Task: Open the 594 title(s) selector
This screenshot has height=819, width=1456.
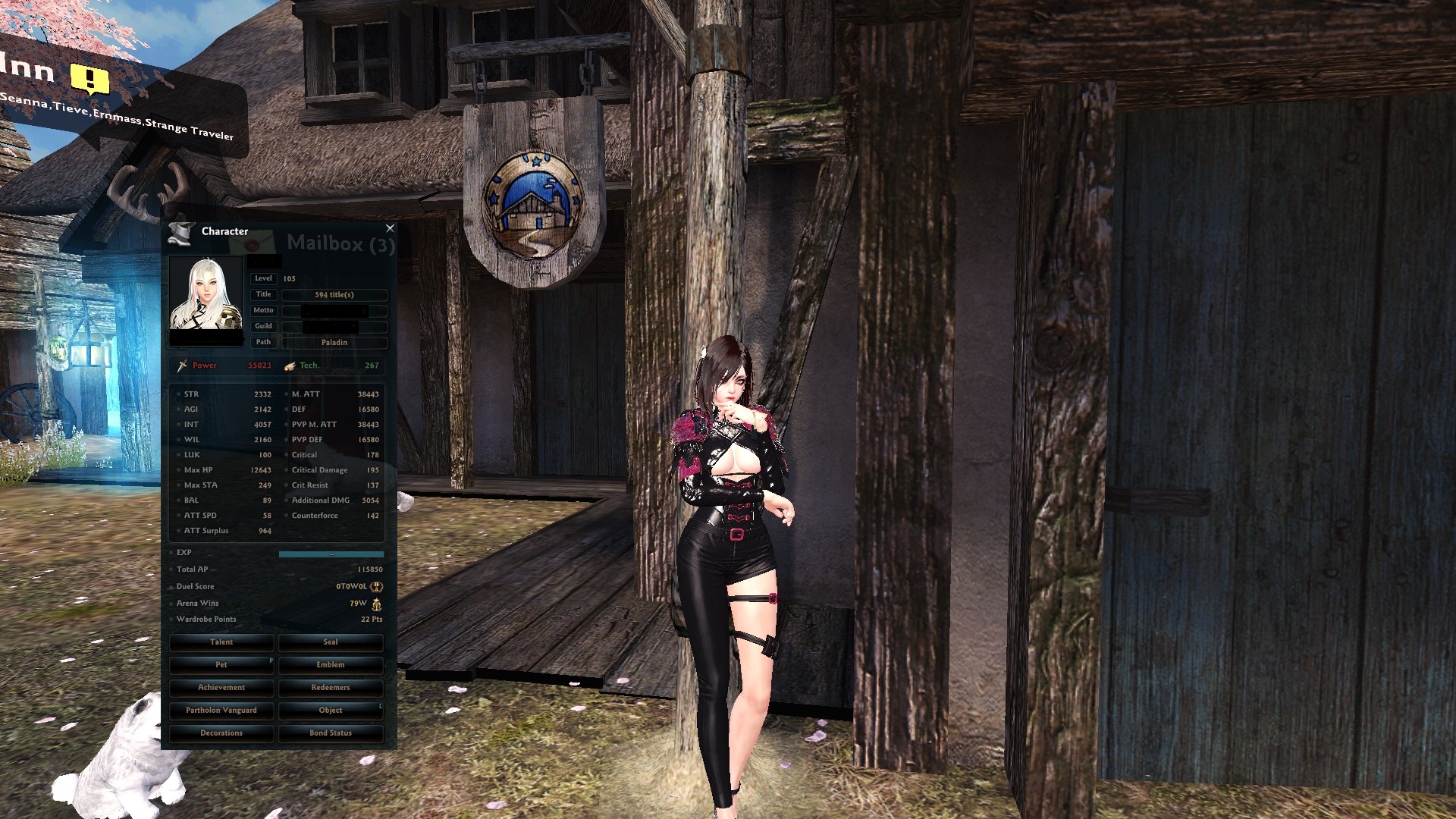Action: tap(334, 294)
